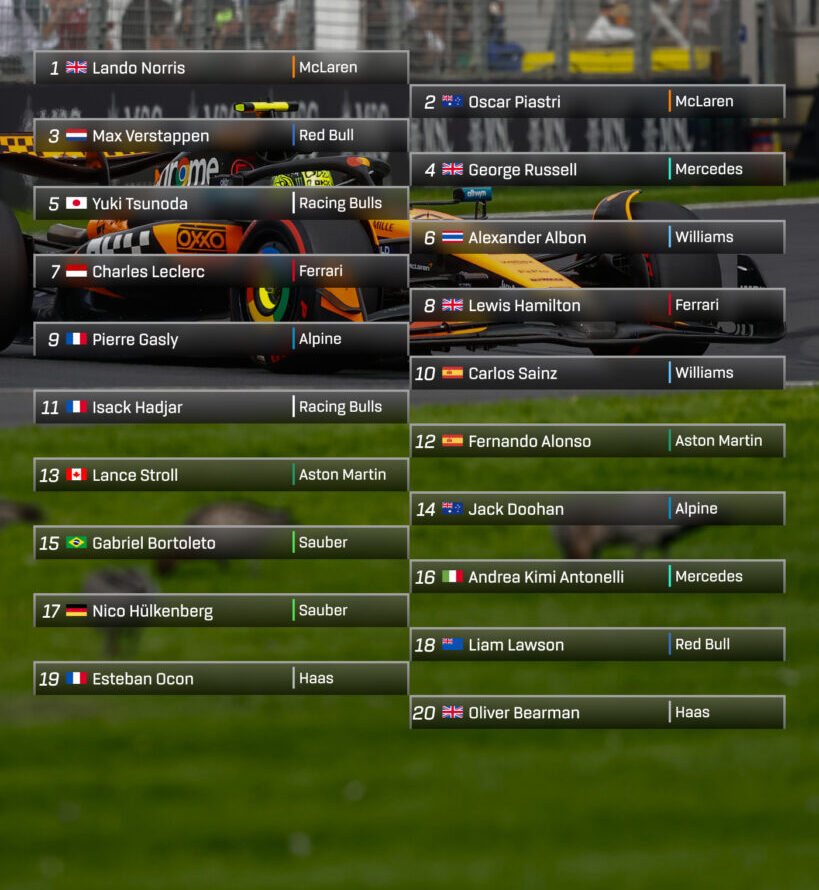Choose Esteban Ocon's Haas row
Screen dimensions: 819x890
220,679
